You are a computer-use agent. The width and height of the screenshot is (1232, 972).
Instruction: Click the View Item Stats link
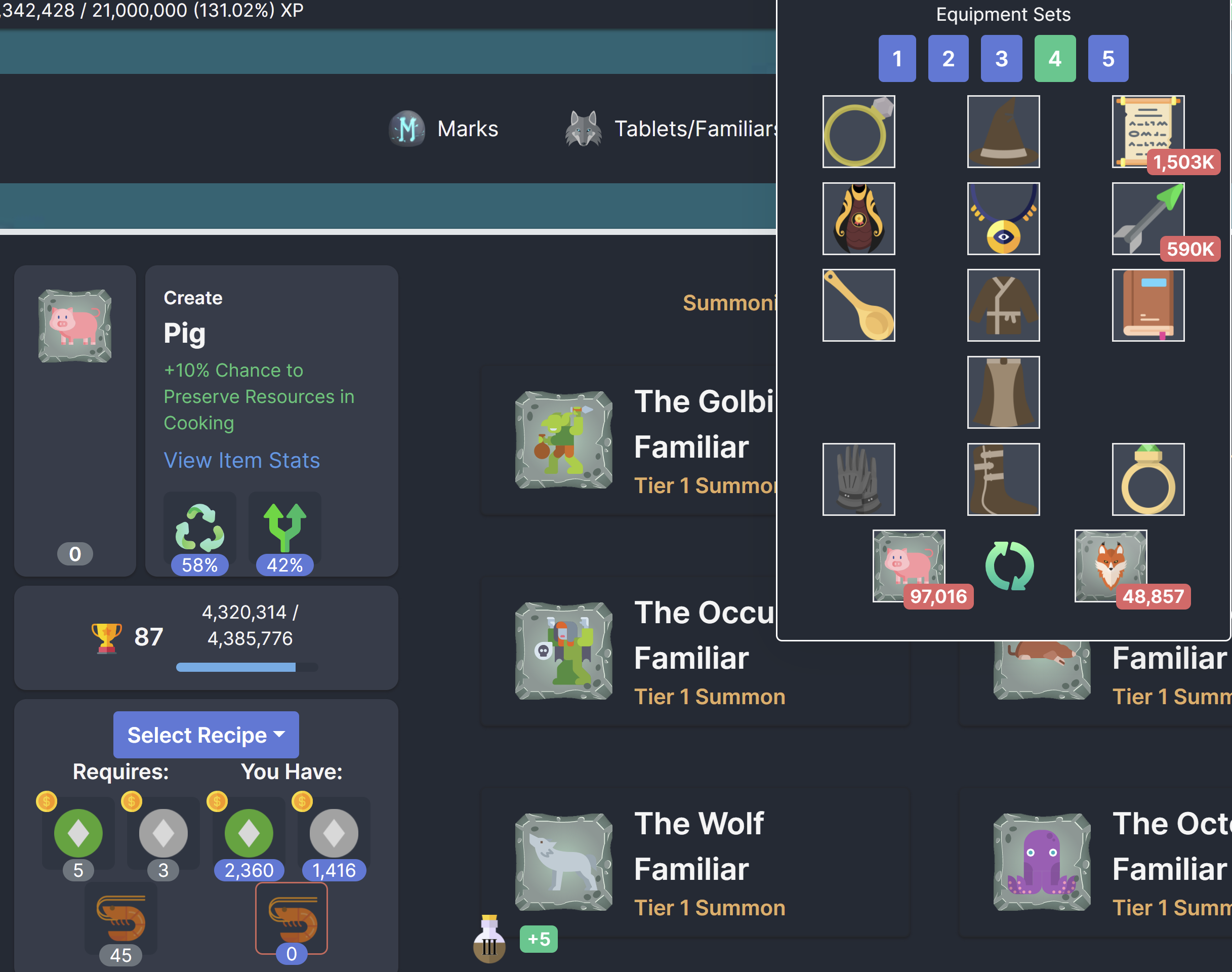click(241, 460)
